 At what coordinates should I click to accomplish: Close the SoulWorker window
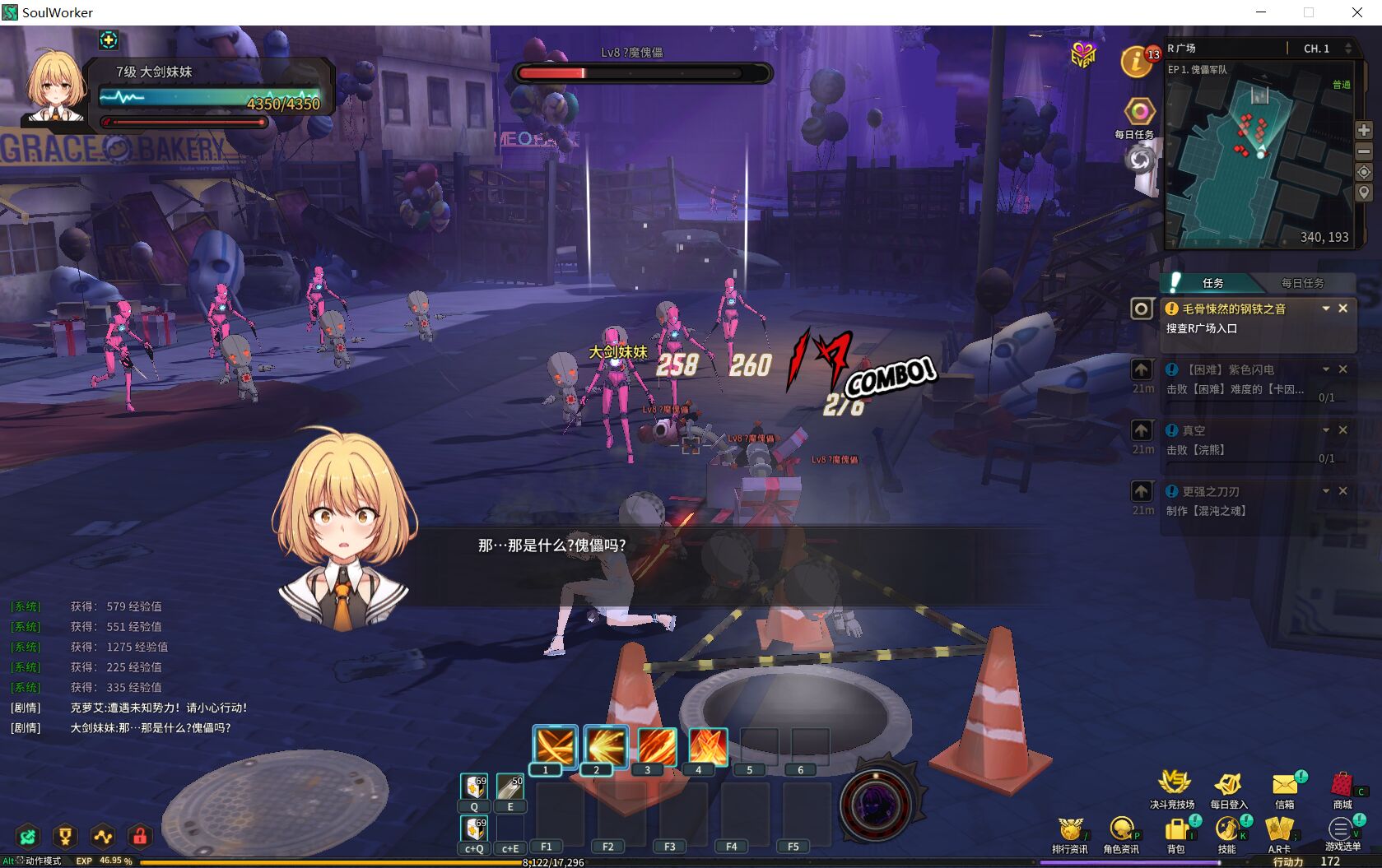click(1357, 12)
